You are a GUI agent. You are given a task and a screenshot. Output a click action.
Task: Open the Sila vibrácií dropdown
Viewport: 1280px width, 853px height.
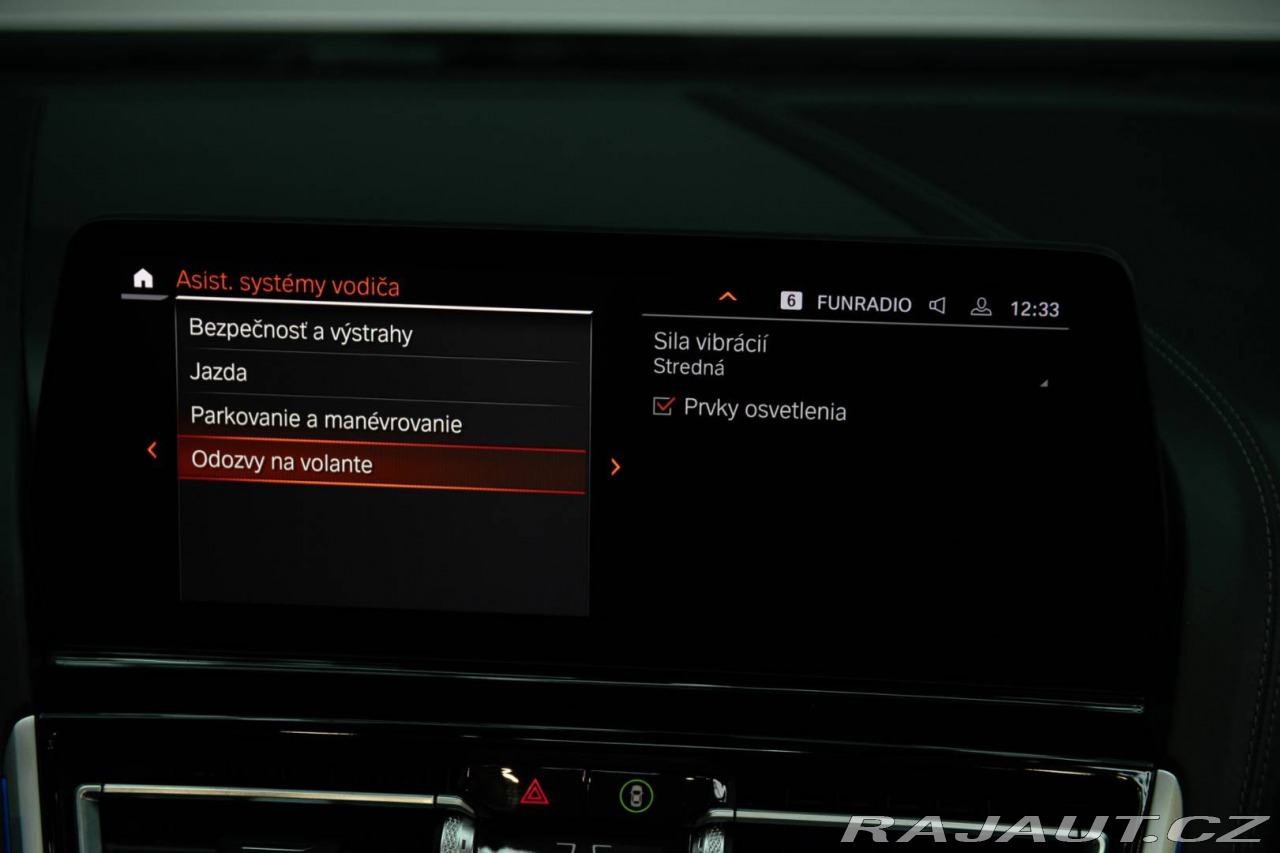point(850,356)
